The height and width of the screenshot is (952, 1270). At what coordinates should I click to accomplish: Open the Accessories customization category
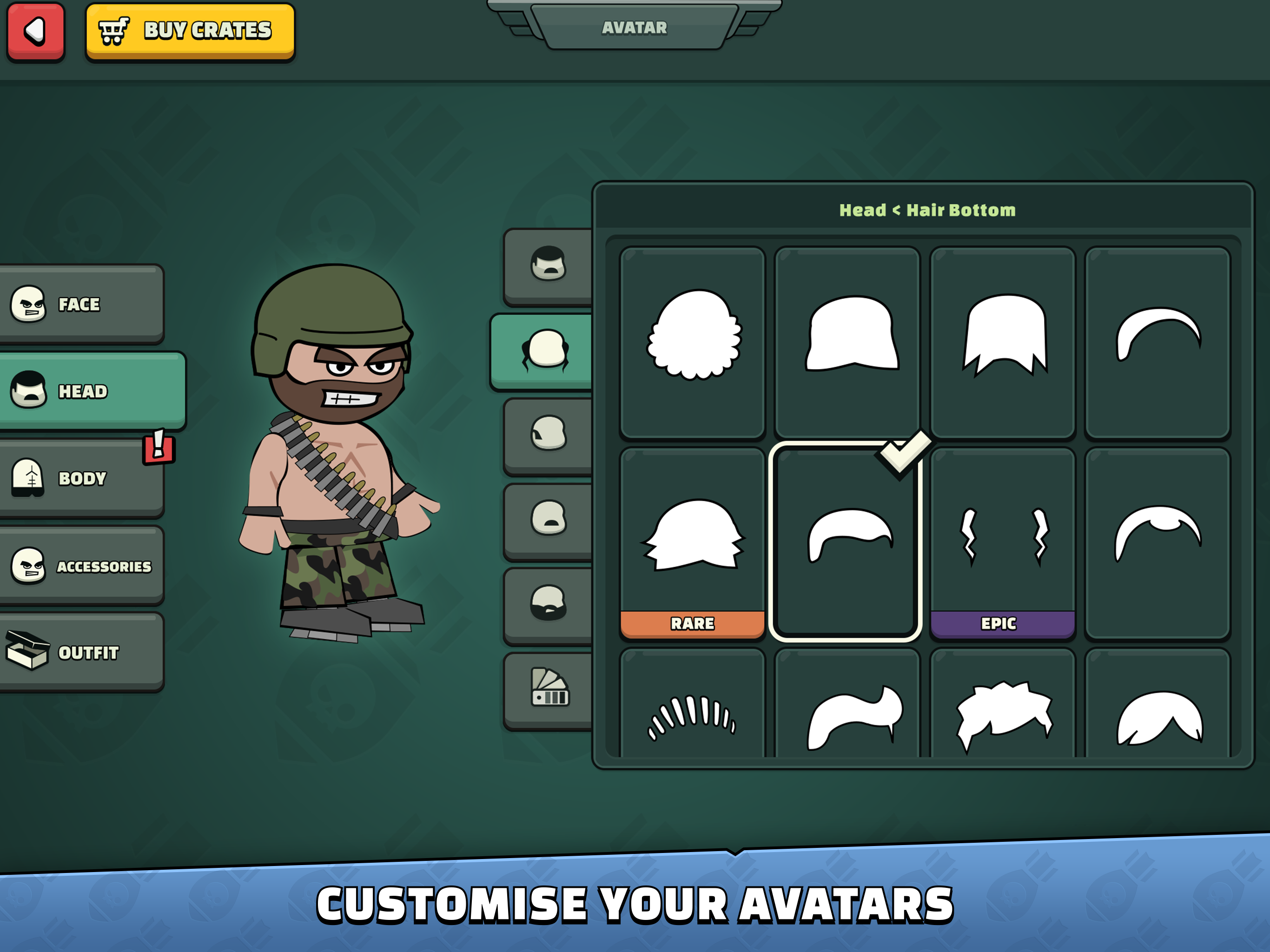(x=82, y=567)
